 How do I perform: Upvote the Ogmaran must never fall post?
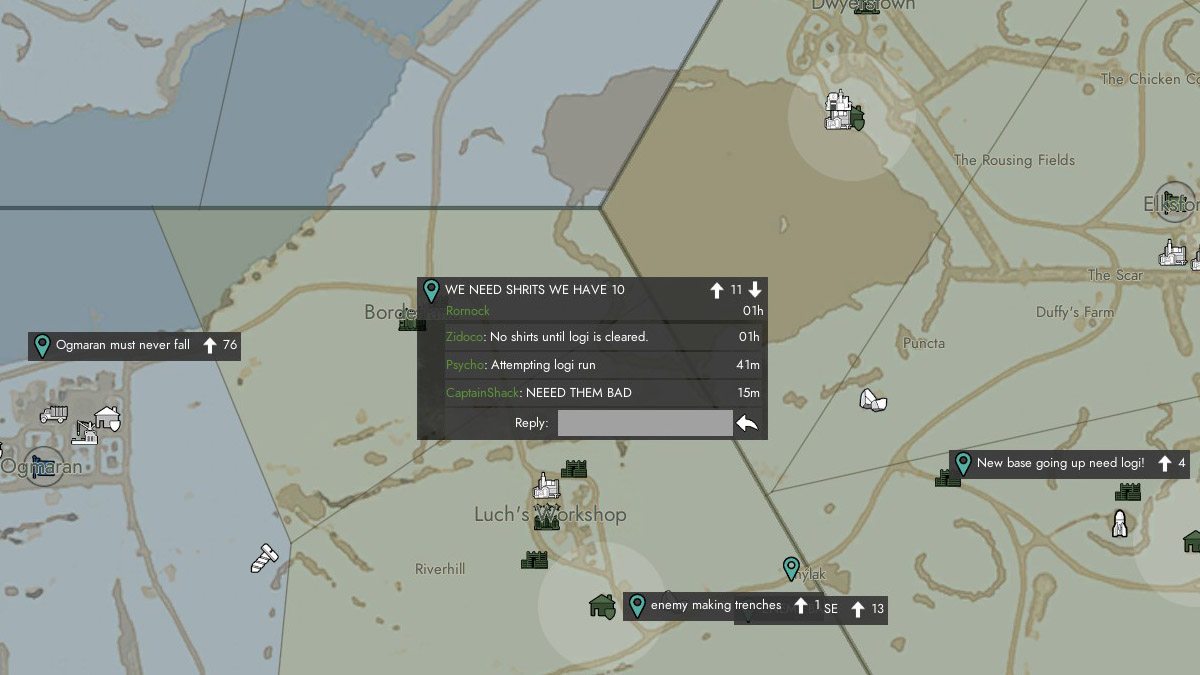pyautogui.click(x=210, y=346)
